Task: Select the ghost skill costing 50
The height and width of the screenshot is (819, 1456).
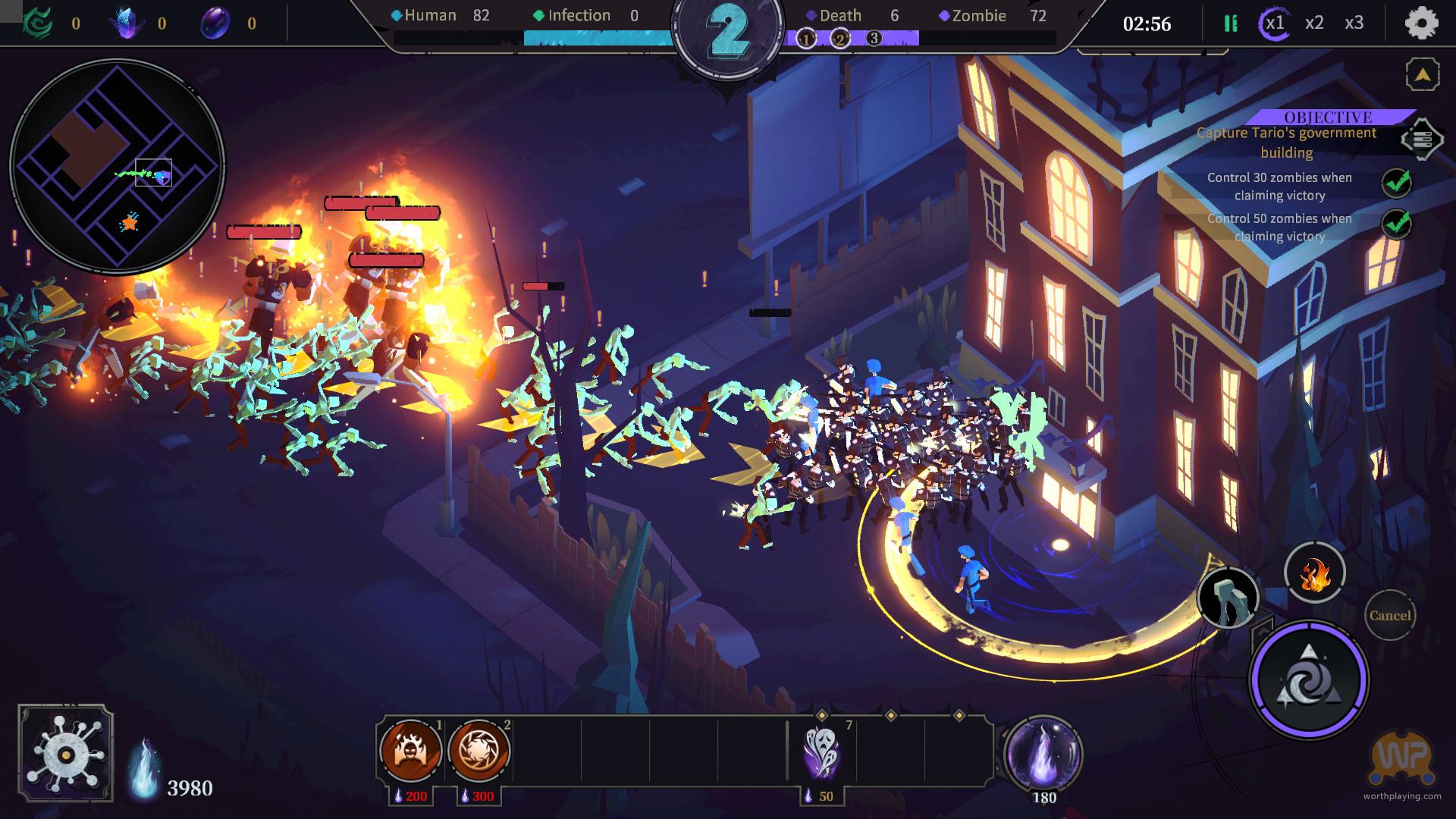Action: (822, 752)
